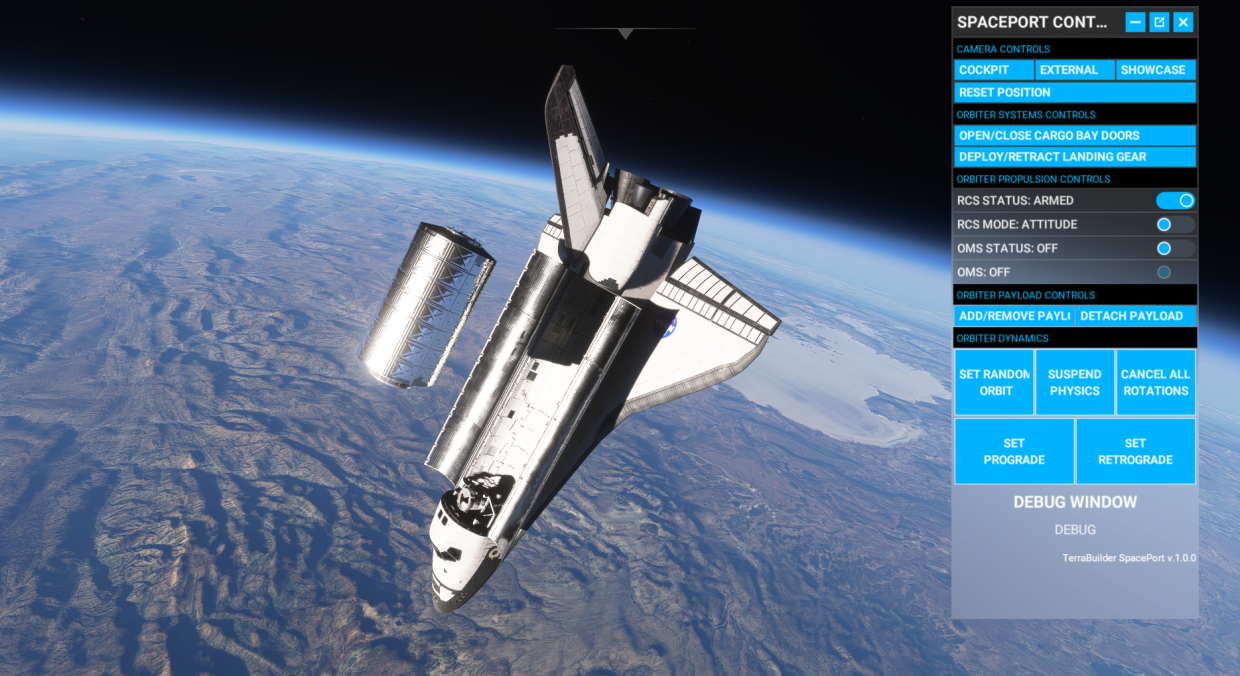The image size is (1240, 676).
Task: Click the Add/Remove Payload button
Action: 1014,316
